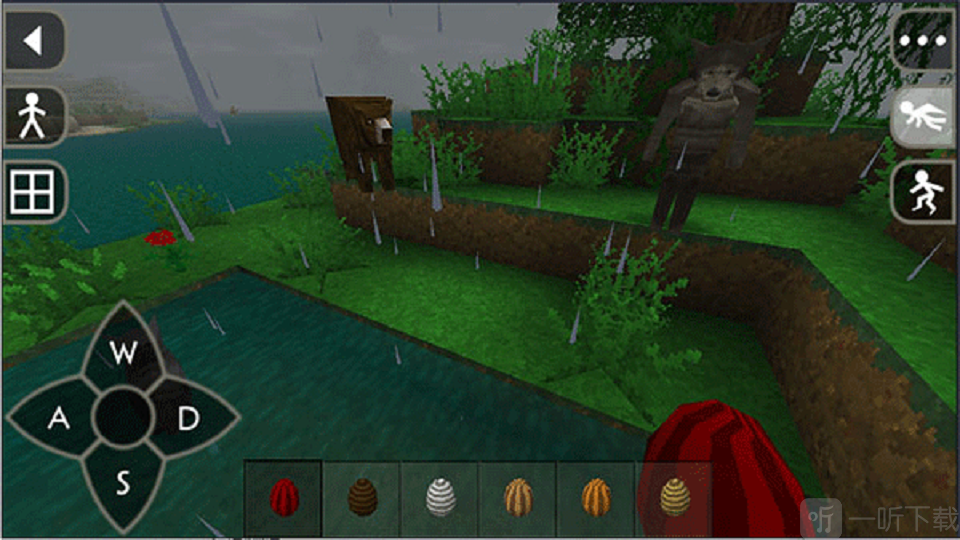Screen dimensions: 960x540
Task: Move backward with the S pad
Action: 123,484
